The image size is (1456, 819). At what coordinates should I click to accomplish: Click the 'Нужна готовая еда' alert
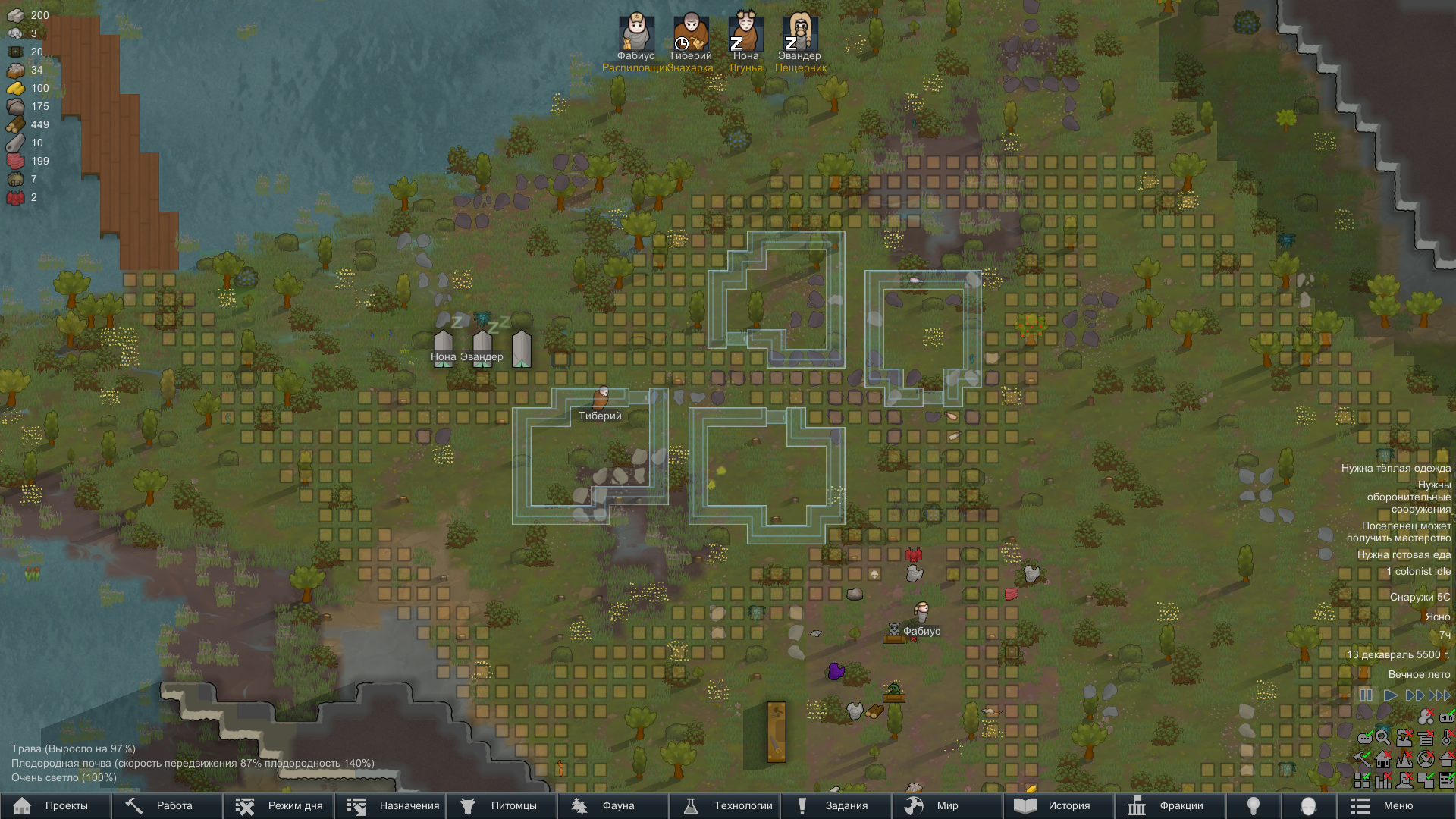1404,555
